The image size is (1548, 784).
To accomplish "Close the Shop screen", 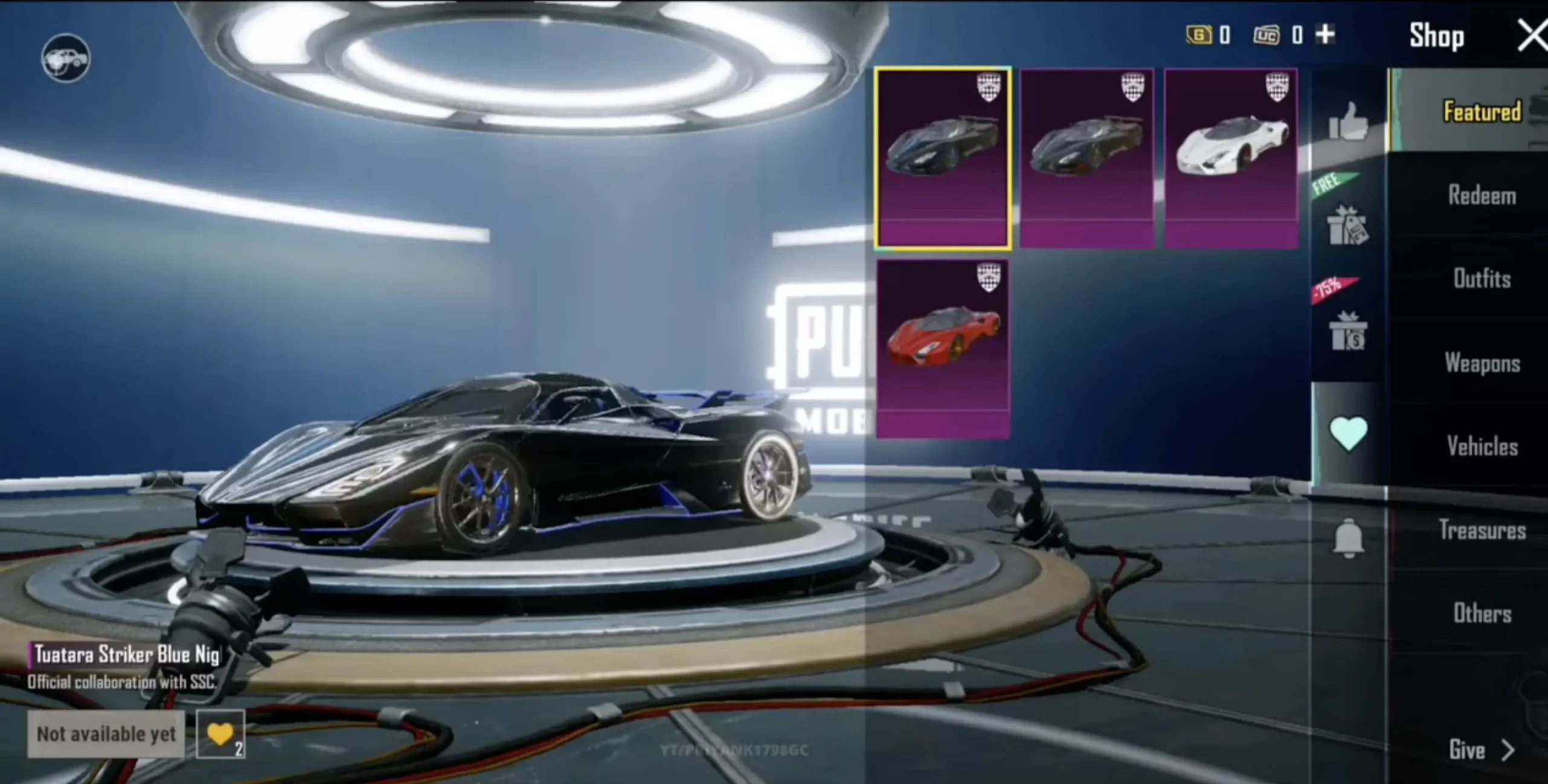I will click(1532, 35).
